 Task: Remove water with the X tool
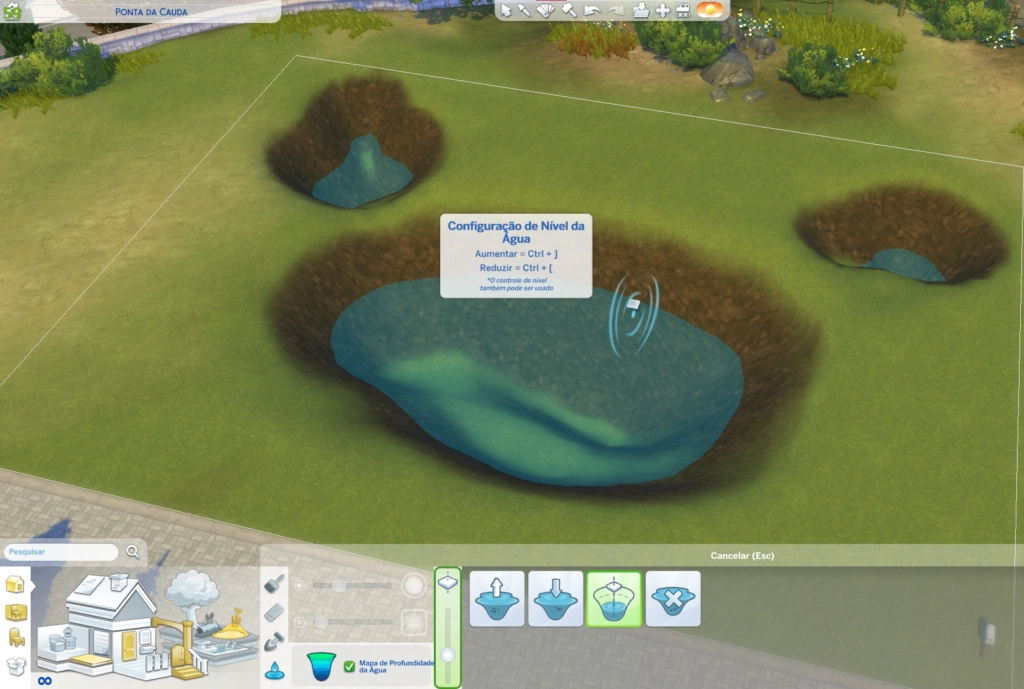click(672, 599)
